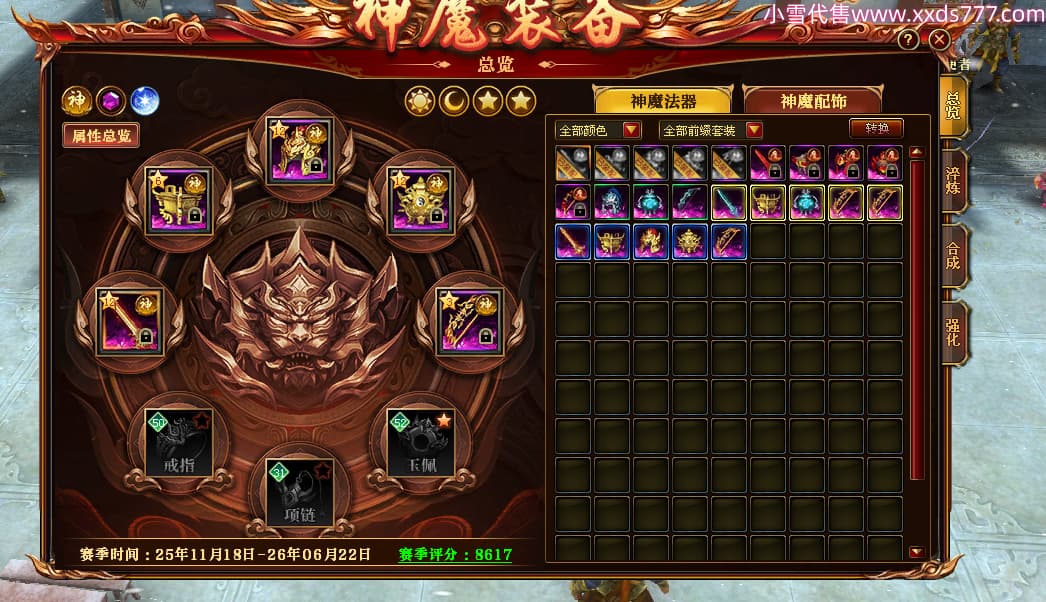Switch to the 神魔法器 tab

coord(663,101)
